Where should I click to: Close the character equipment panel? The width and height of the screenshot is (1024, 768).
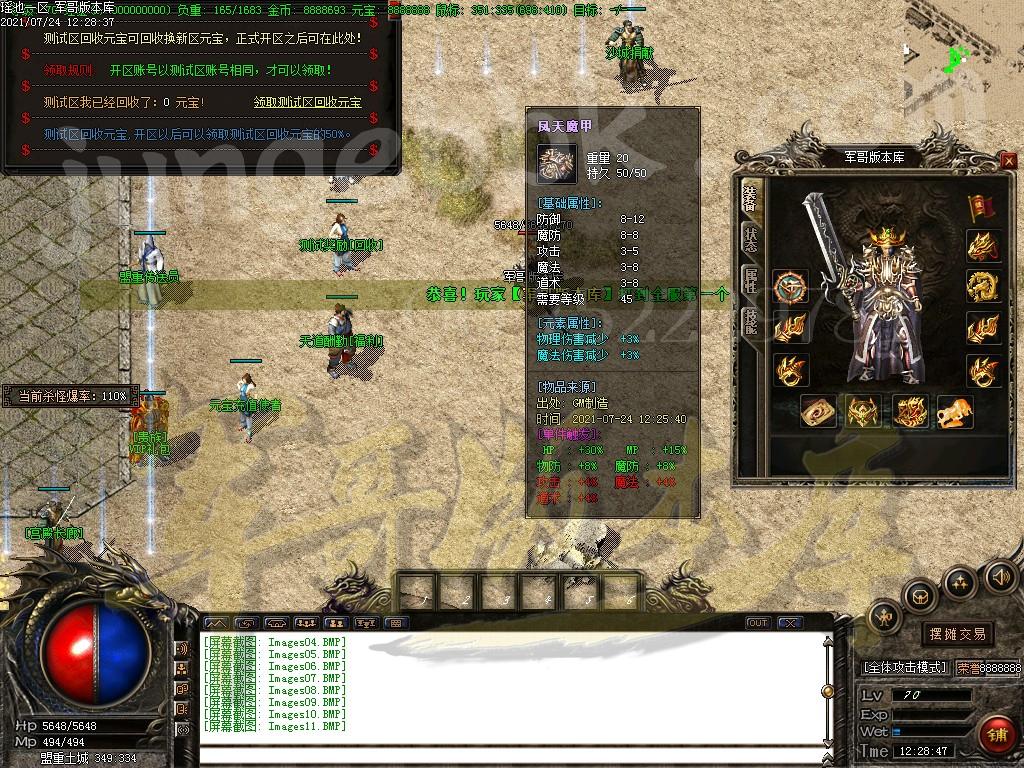point(1008,160)
